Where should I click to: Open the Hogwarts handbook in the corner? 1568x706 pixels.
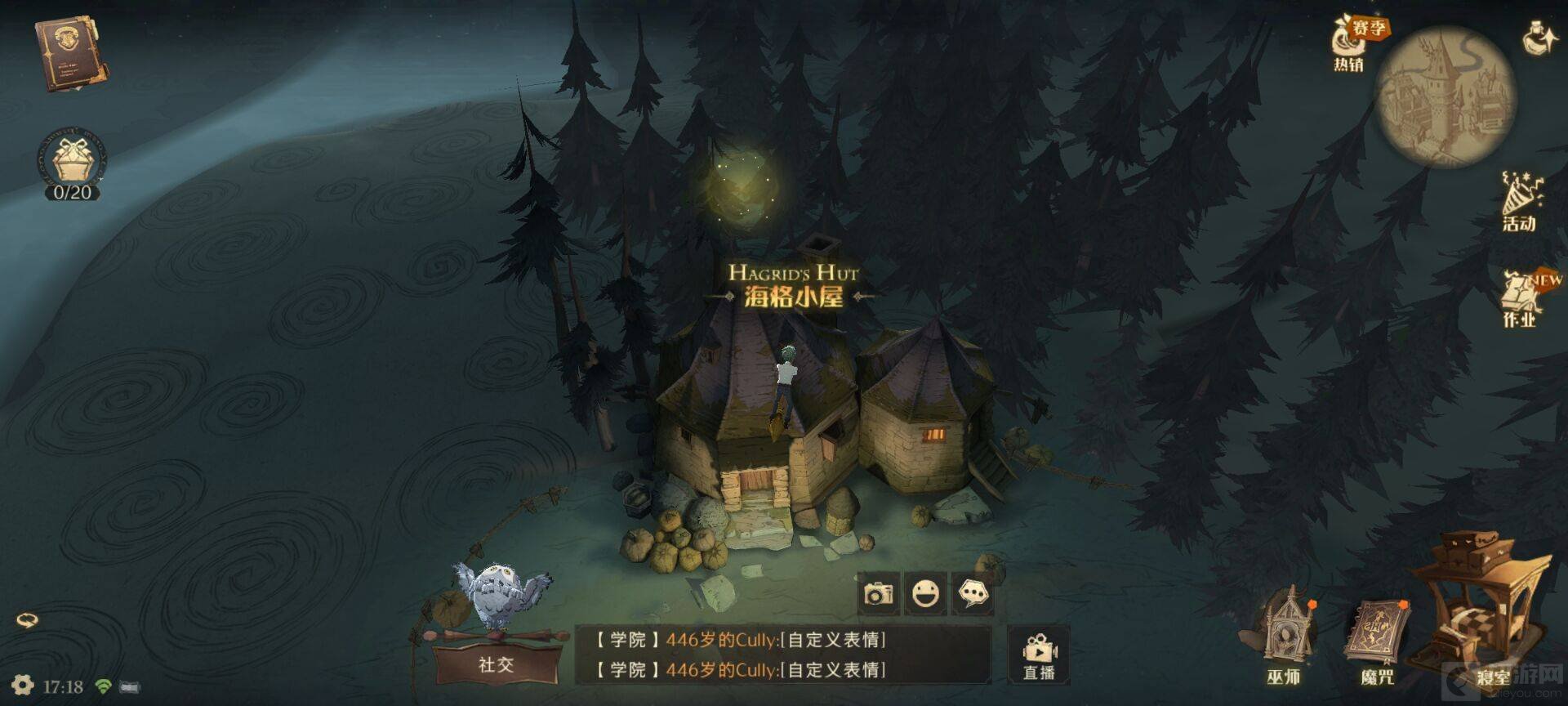point(70,54)
